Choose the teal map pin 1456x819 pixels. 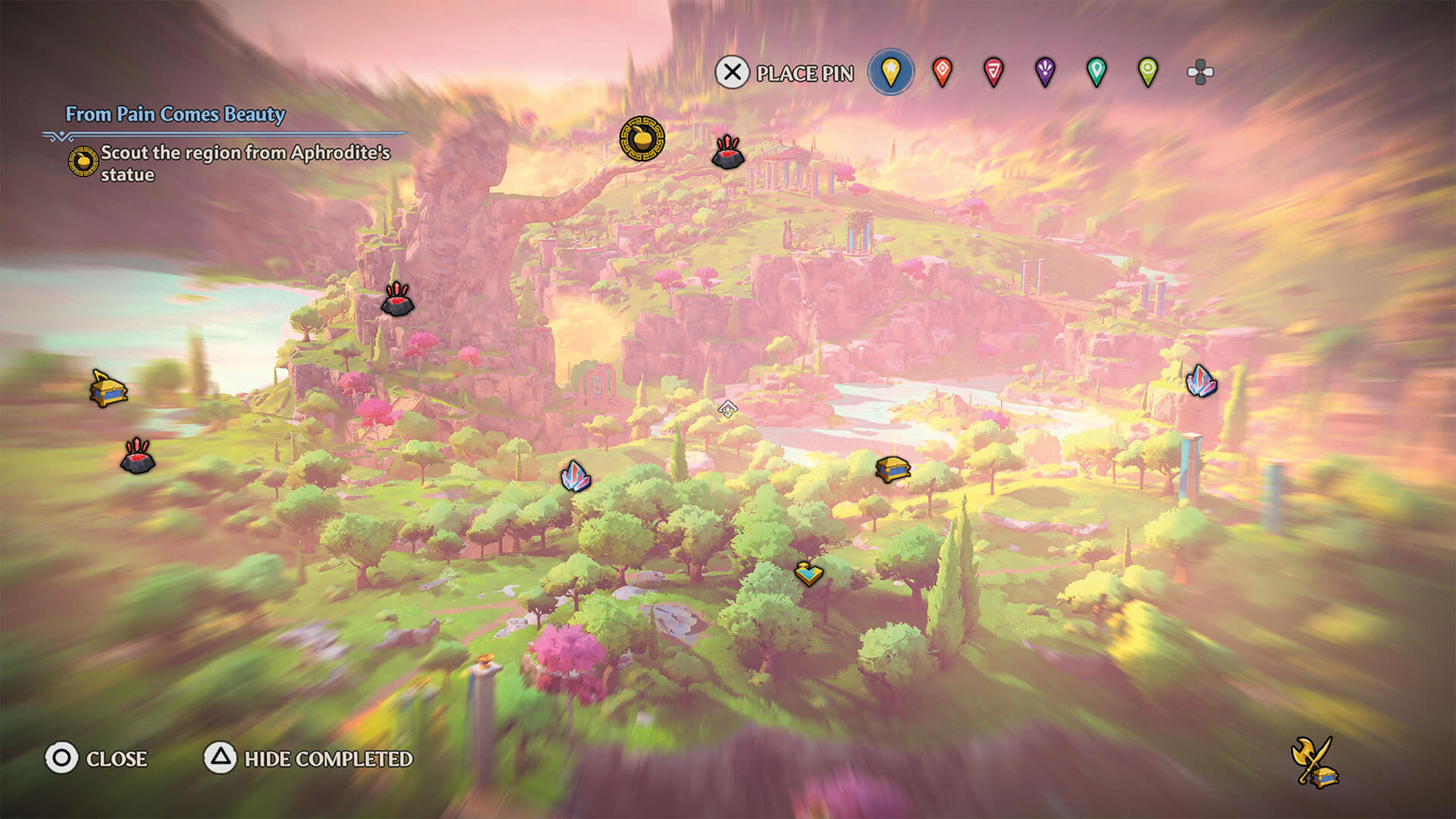tap(1097, 73)
